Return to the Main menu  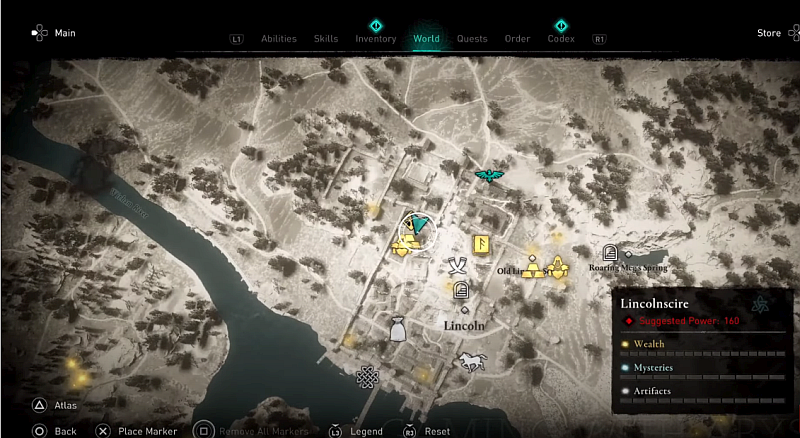(65, 33)
